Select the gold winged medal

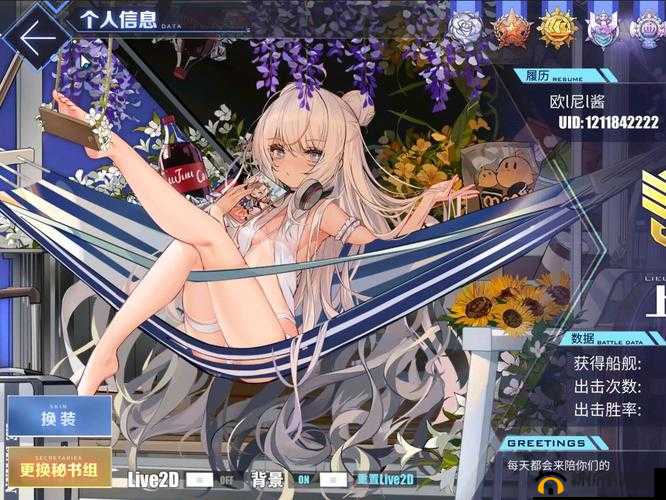556,28
